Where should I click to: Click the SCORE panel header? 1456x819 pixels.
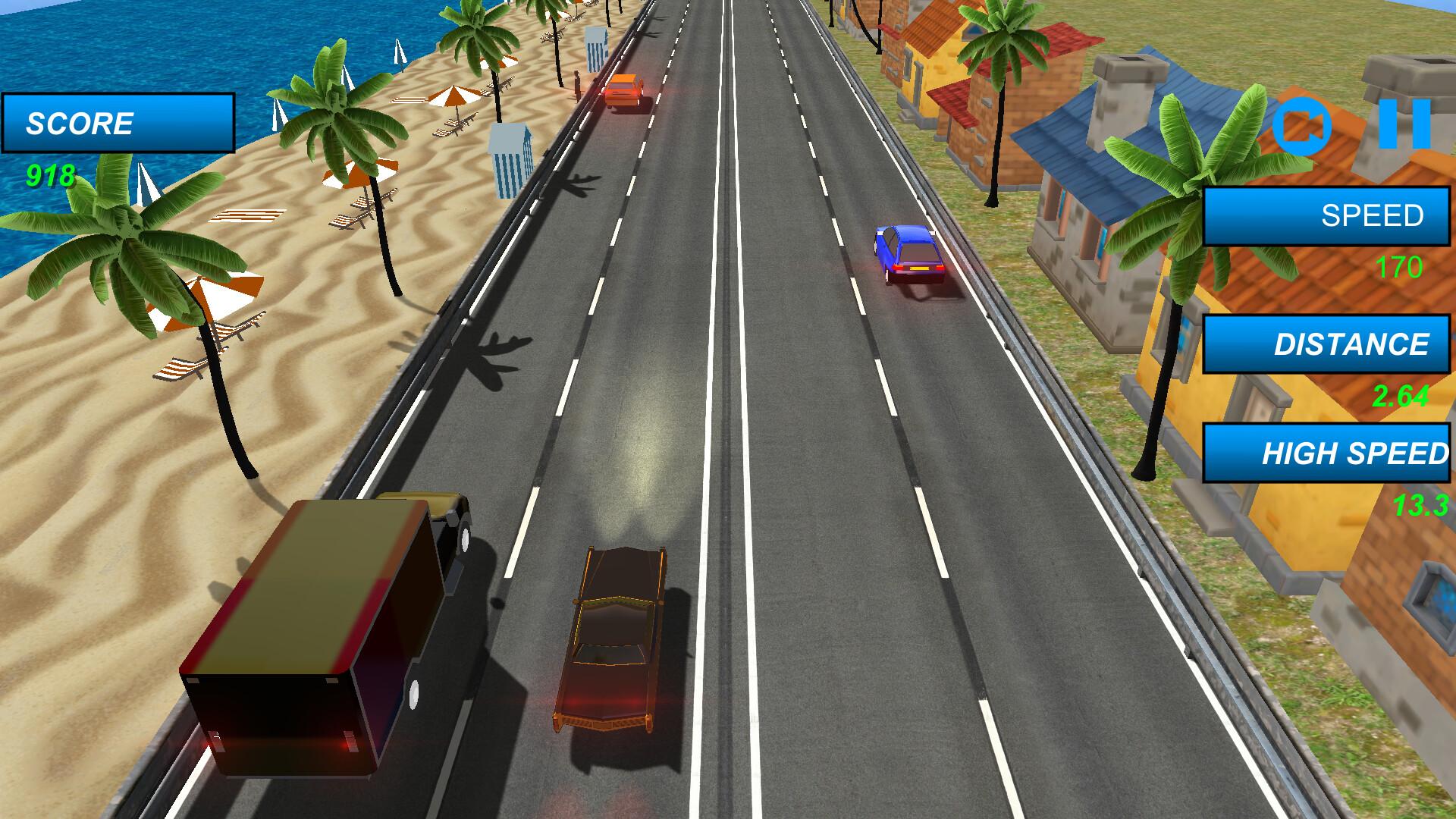(x=118, y=121)
